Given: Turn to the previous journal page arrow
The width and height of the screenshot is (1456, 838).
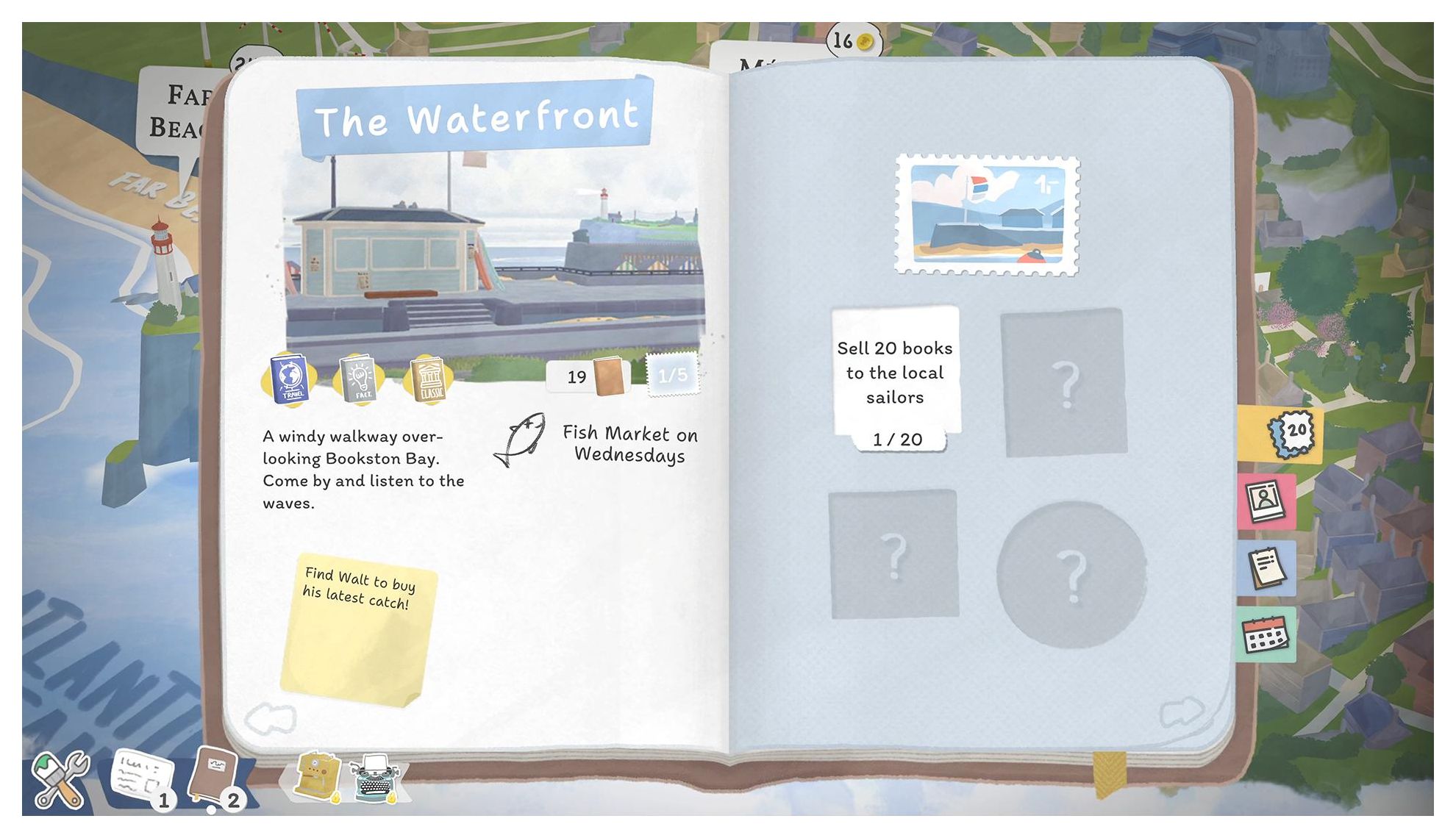Looking at the screenshot, I should 270,718.
